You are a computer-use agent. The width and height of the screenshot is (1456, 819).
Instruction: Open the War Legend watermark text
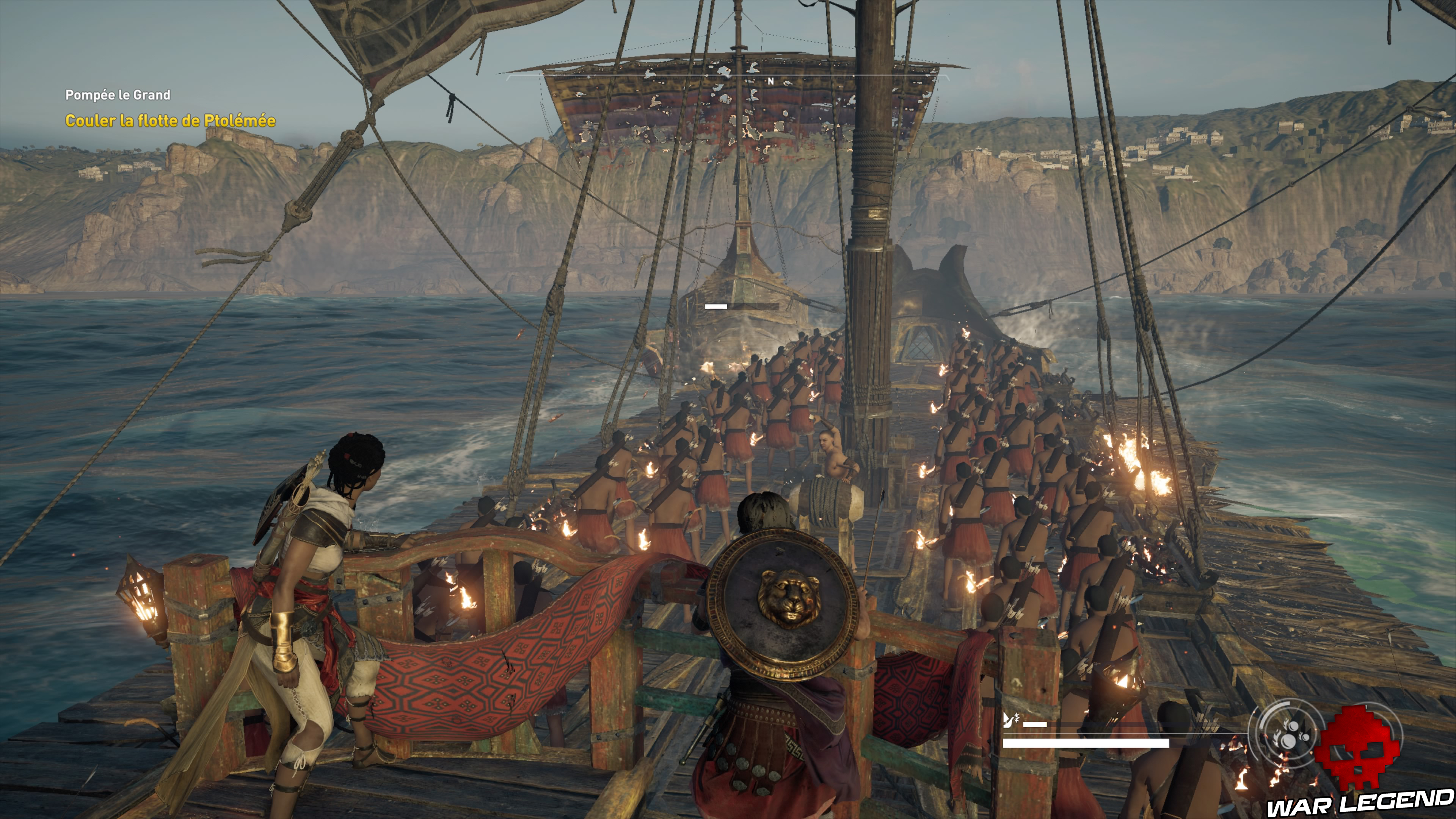[1360, 803]
